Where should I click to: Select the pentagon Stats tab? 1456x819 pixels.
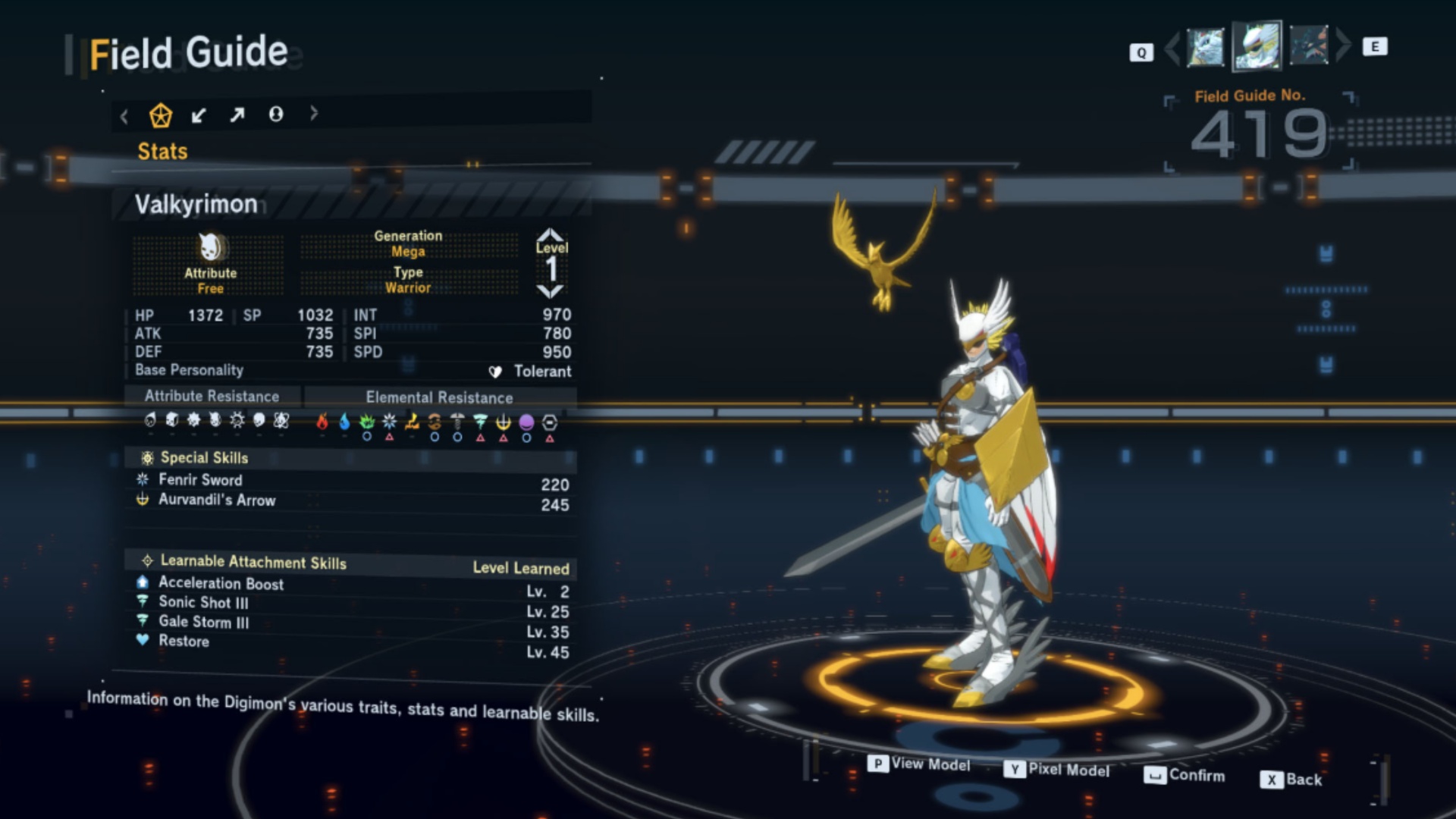click(161, 115)
